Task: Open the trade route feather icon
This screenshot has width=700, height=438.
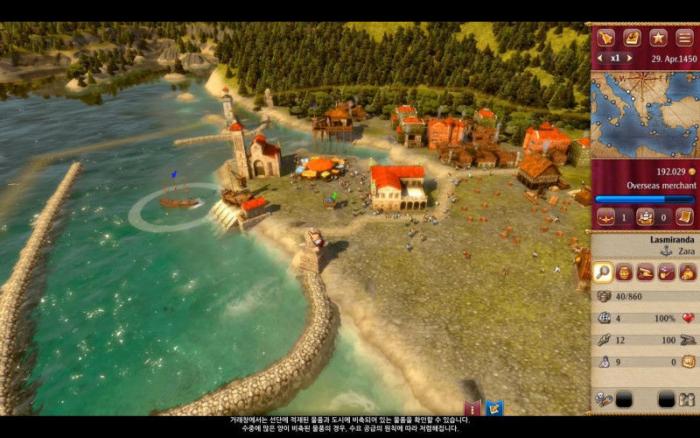Action: 605,37
